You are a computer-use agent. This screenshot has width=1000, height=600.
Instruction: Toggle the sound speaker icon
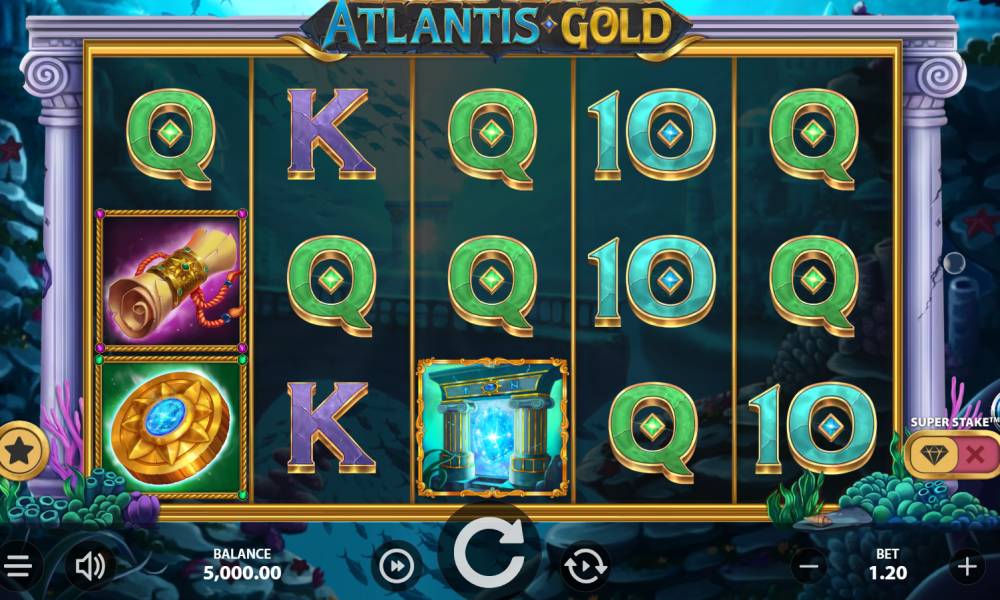click(x=90, y=567)
